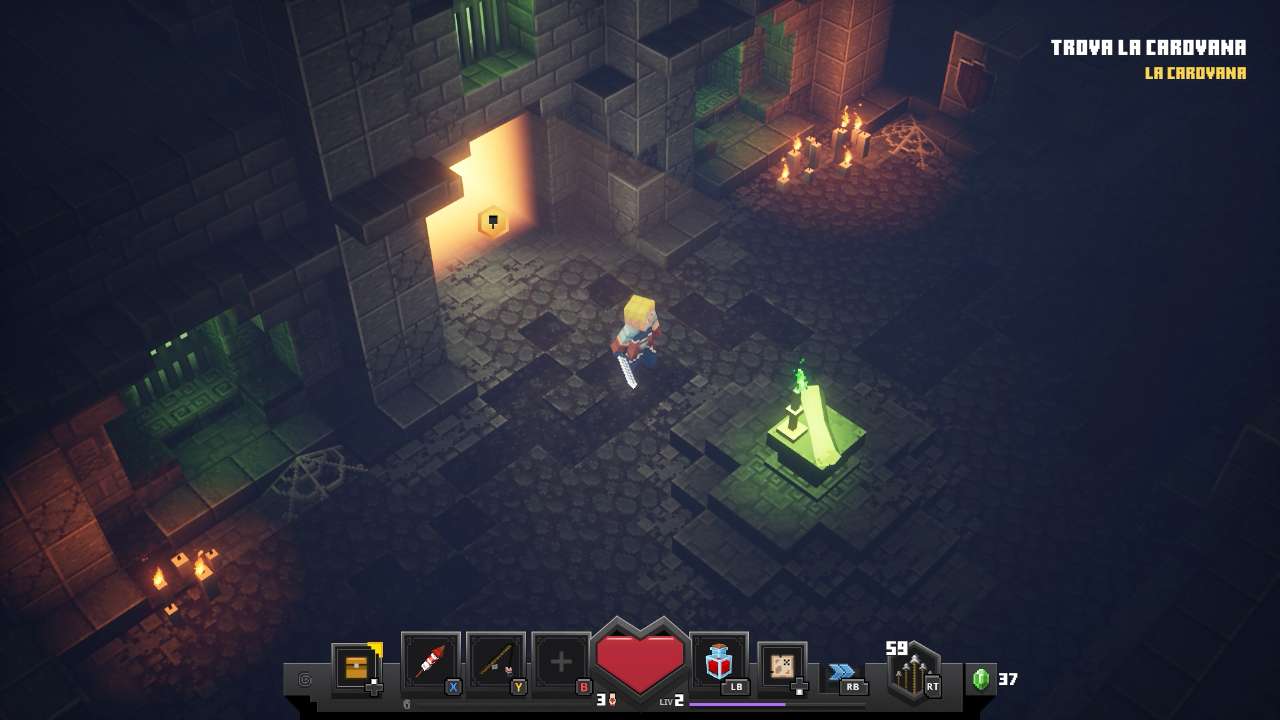Open the inventory chest icon
The height and width of the screenshot is (720, 1280).
(356, 667)
